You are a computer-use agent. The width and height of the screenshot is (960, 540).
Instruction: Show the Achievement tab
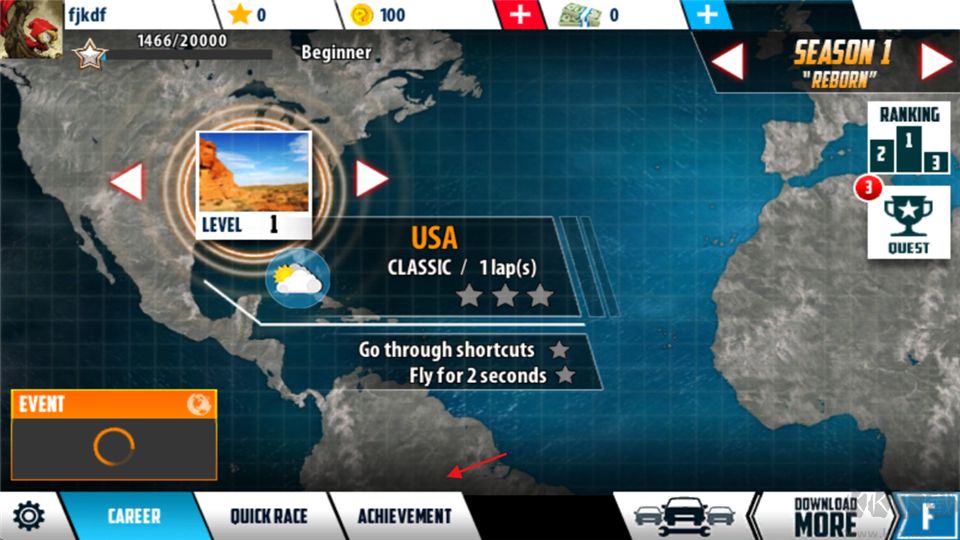click(x=405, y=517)
